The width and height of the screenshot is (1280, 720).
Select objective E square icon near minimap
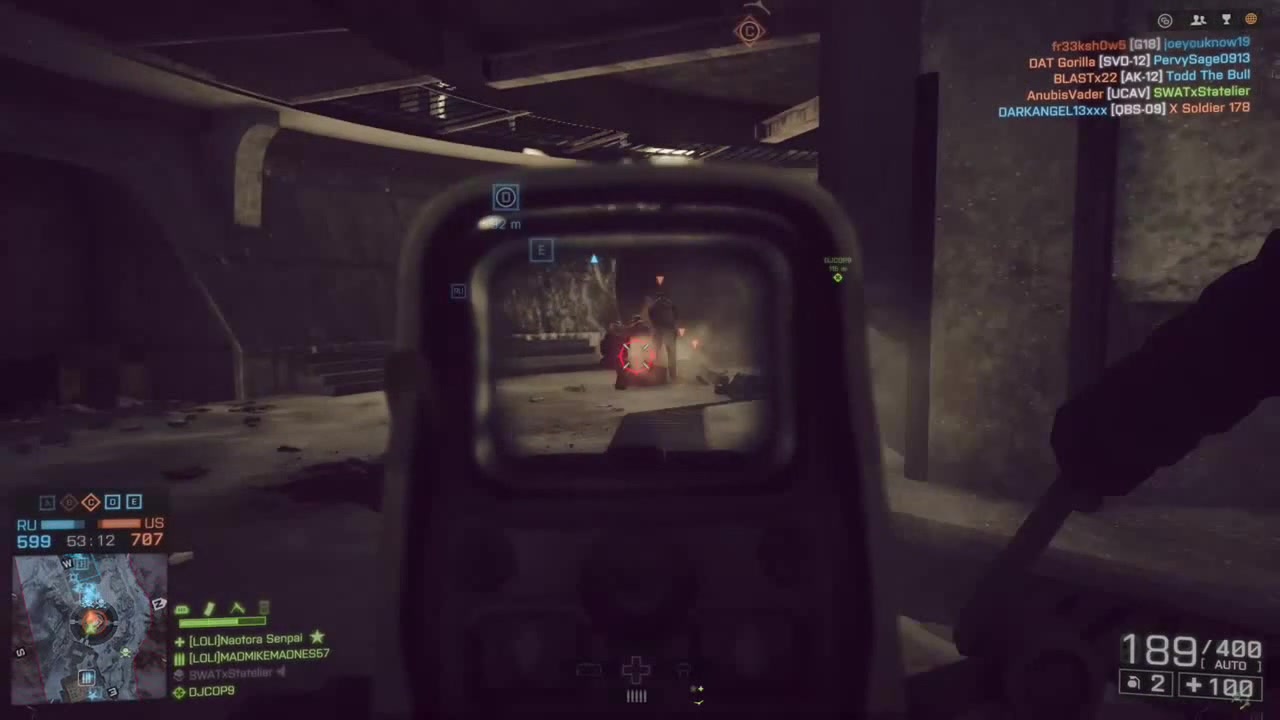point(133,502)
